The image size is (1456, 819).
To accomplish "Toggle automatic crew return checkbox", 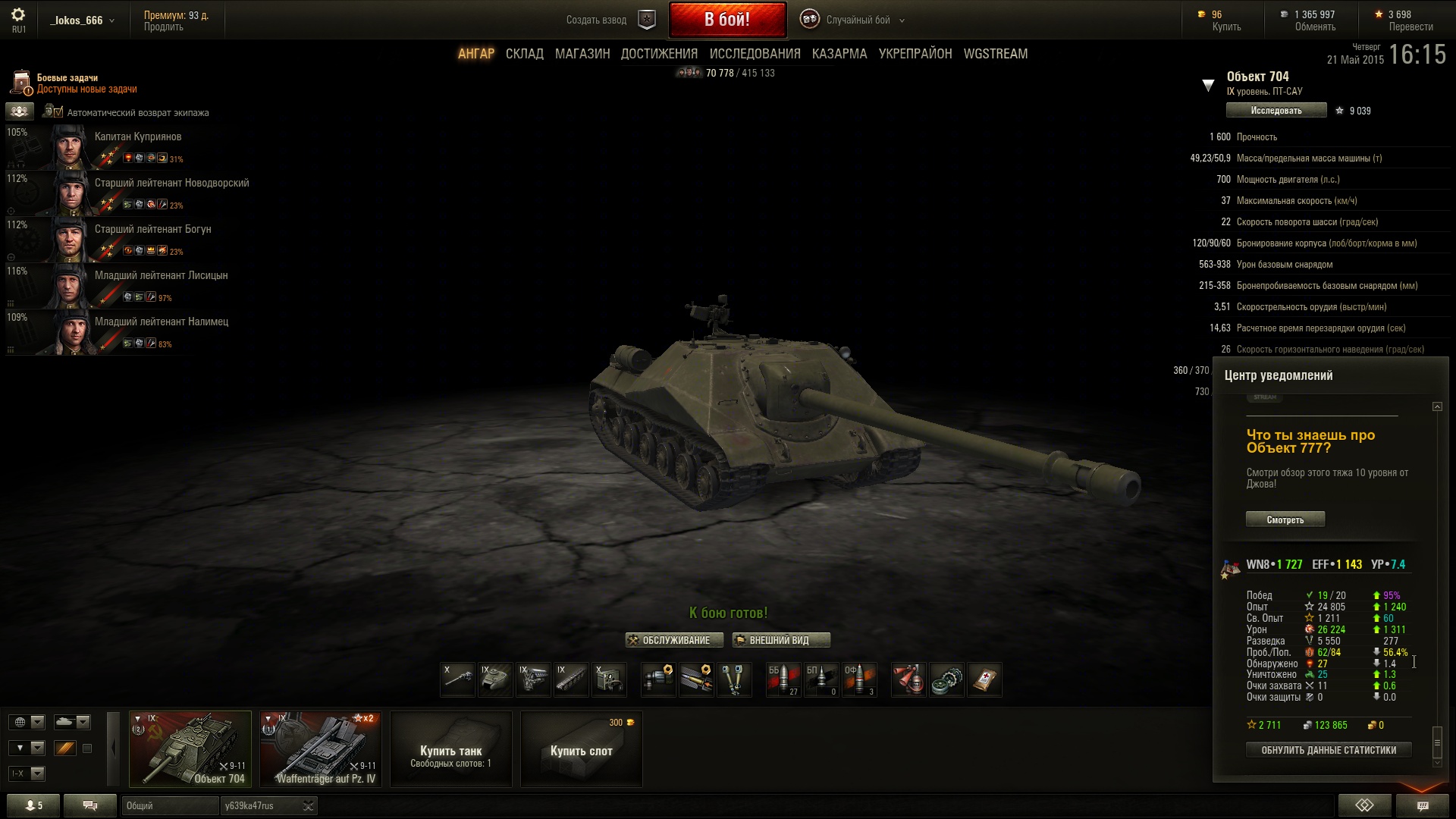I will coord(52,112).
